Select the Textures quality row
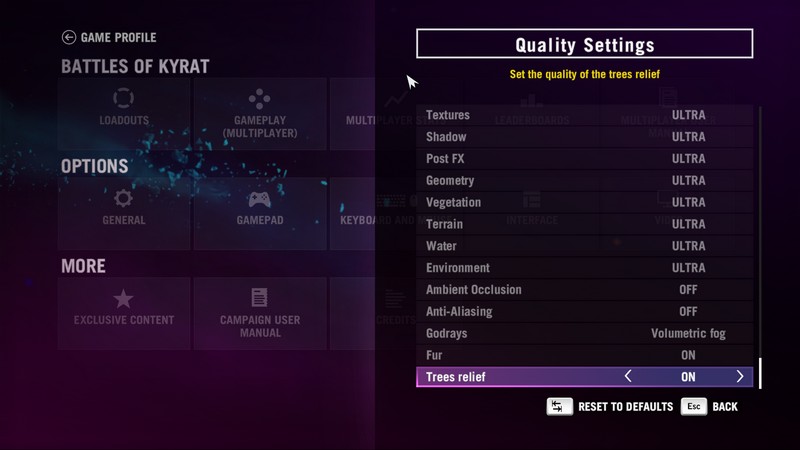This screenshot has width=800, height=450. coord(584,115)
